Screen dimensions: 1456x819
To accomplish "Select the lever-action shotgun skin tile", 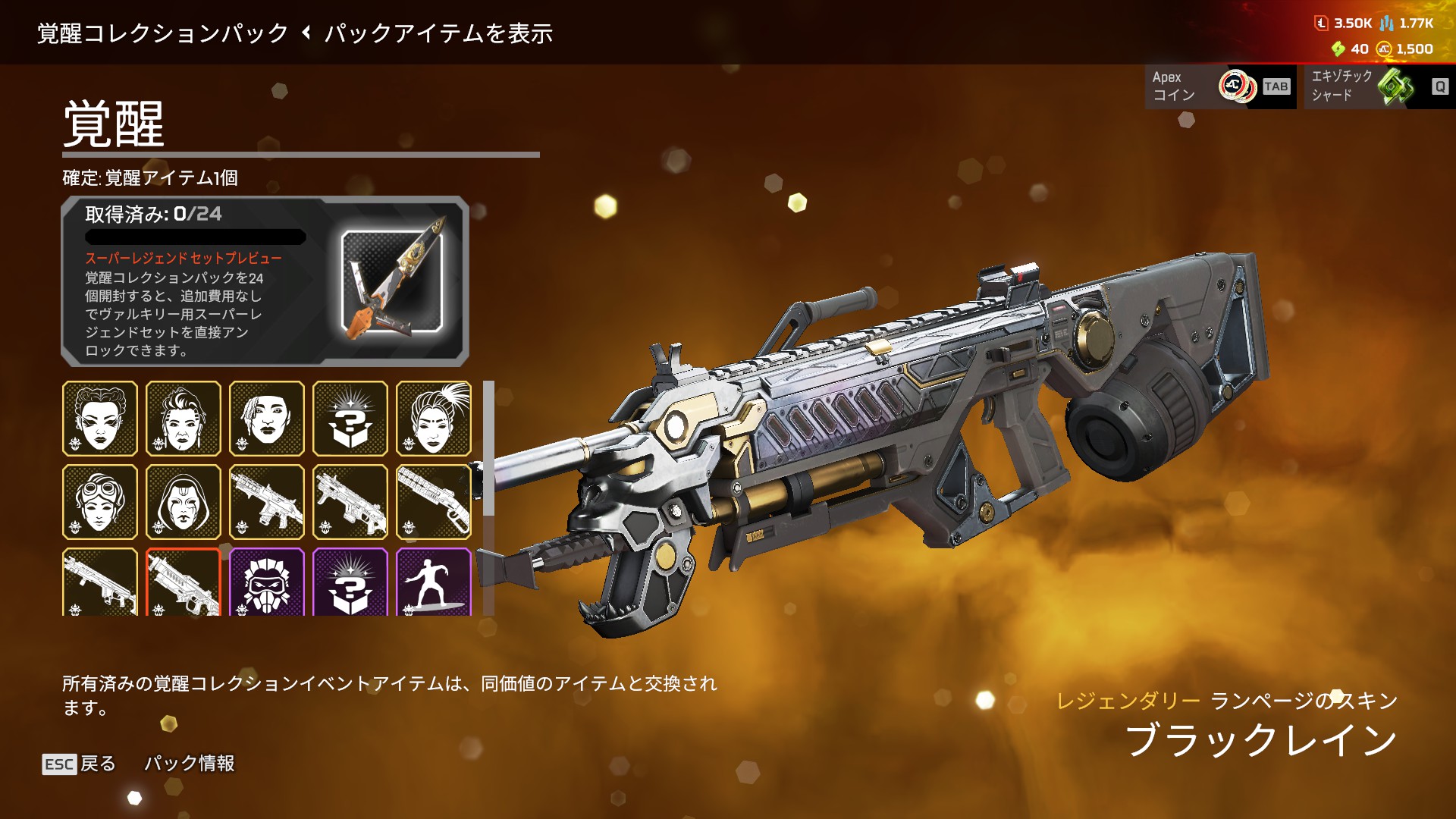I will point(434,502).
